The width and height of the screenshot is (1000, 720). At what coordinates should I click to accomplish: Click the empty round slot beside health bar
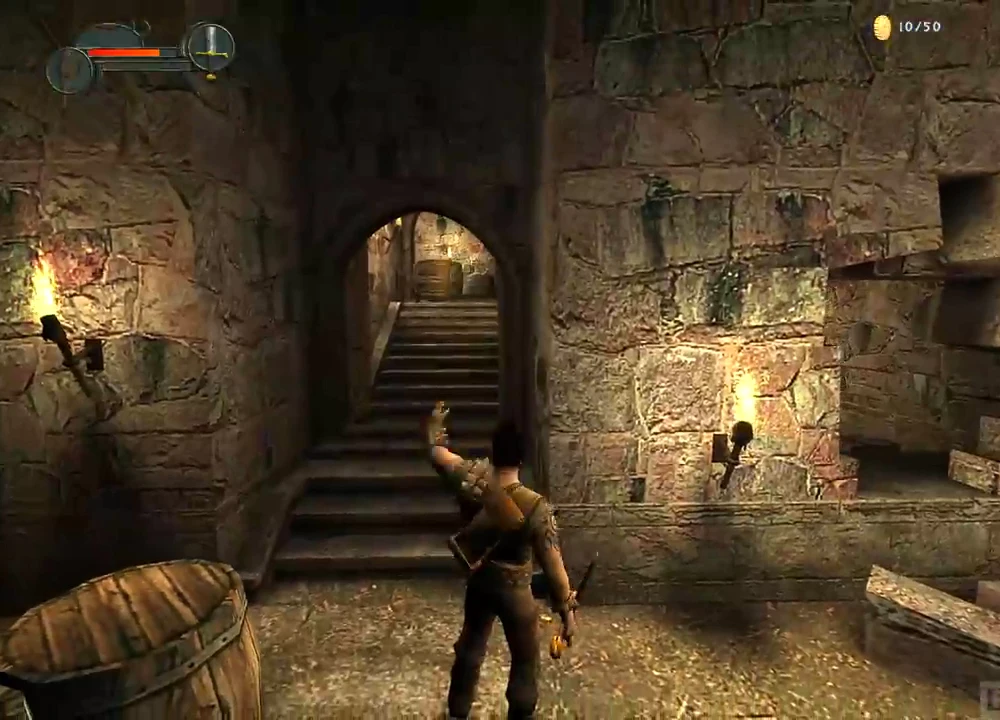coord(69,70)
